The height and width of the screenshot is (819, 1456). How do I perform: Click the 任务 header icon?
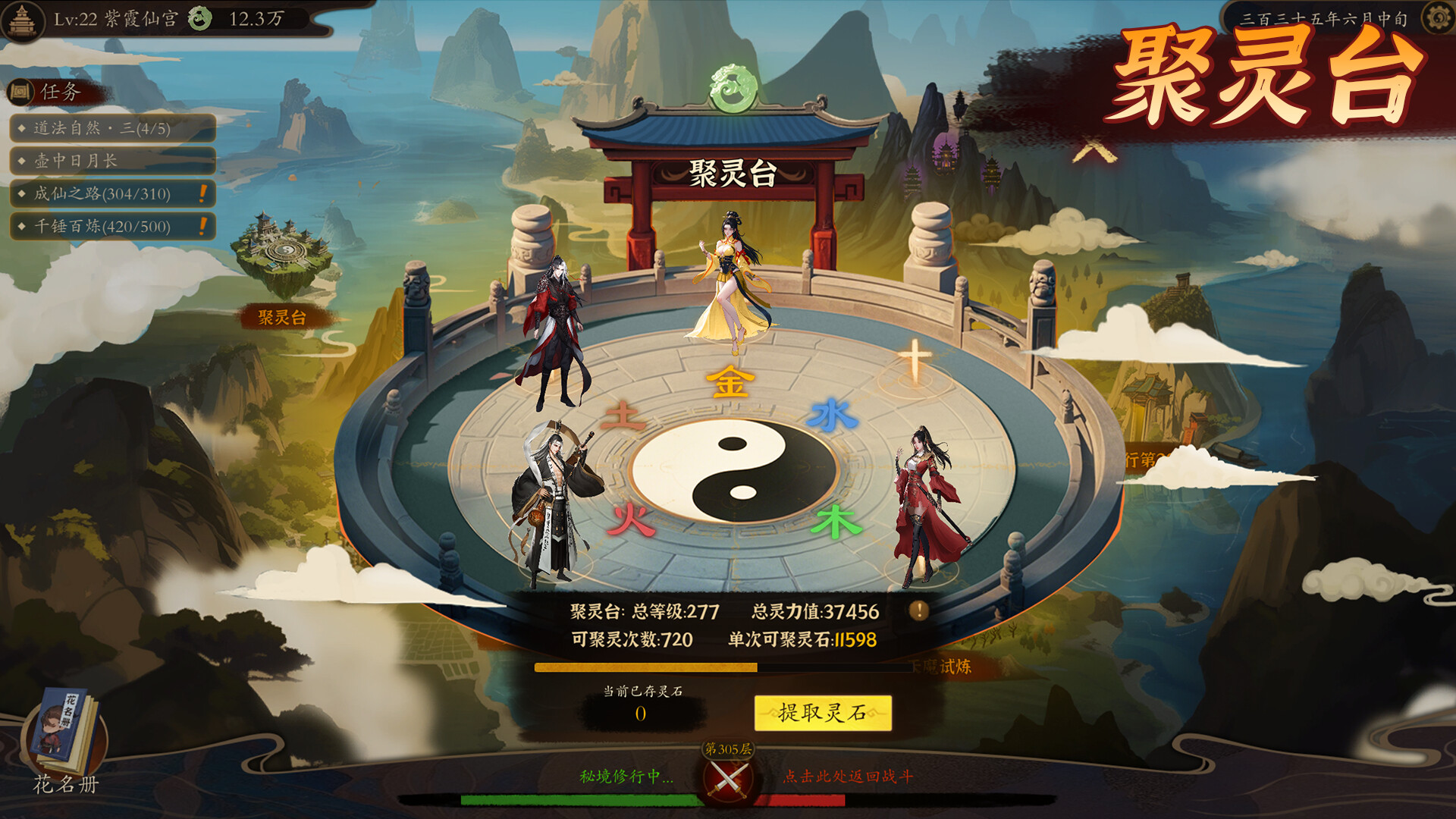coord(21,93)
